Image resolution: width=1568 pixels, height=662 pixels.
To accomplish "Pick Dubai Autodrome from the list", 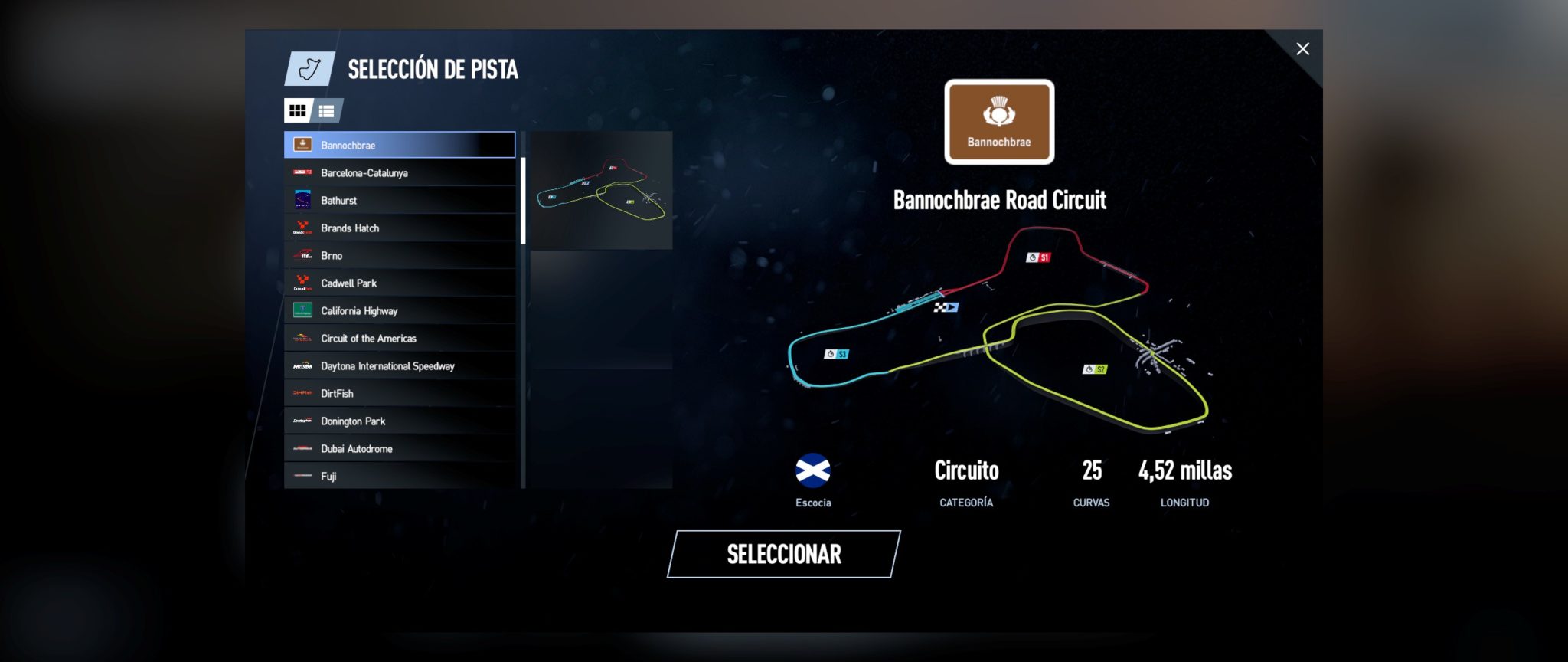I will [x=399, y=449].
